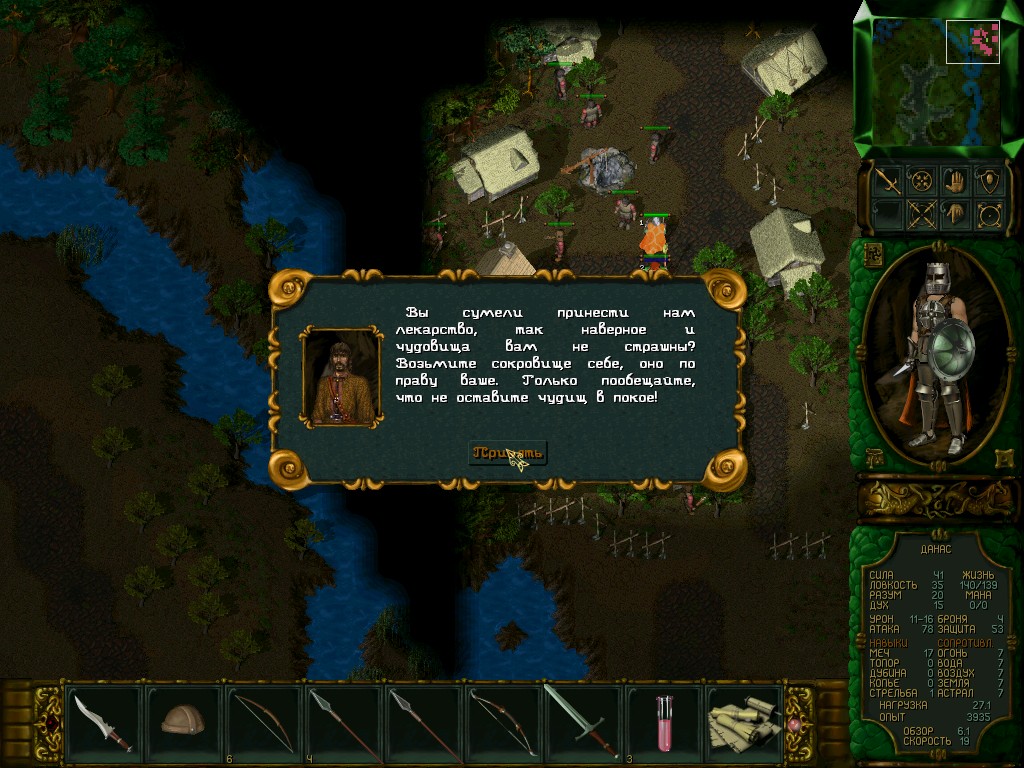Screen dimensions: 1024x768
Task: Accept the dialogue with the Принять button
Action: (508, 453)
